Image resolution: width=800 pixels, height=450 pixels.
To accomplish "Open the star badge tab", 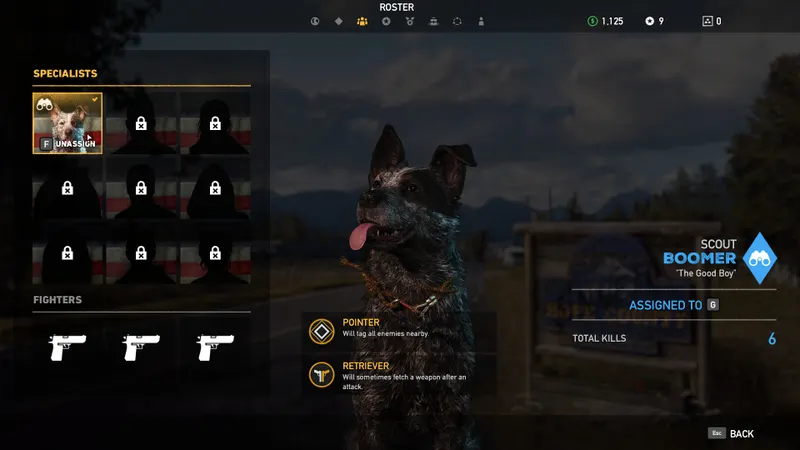I will tap(386, 21).
